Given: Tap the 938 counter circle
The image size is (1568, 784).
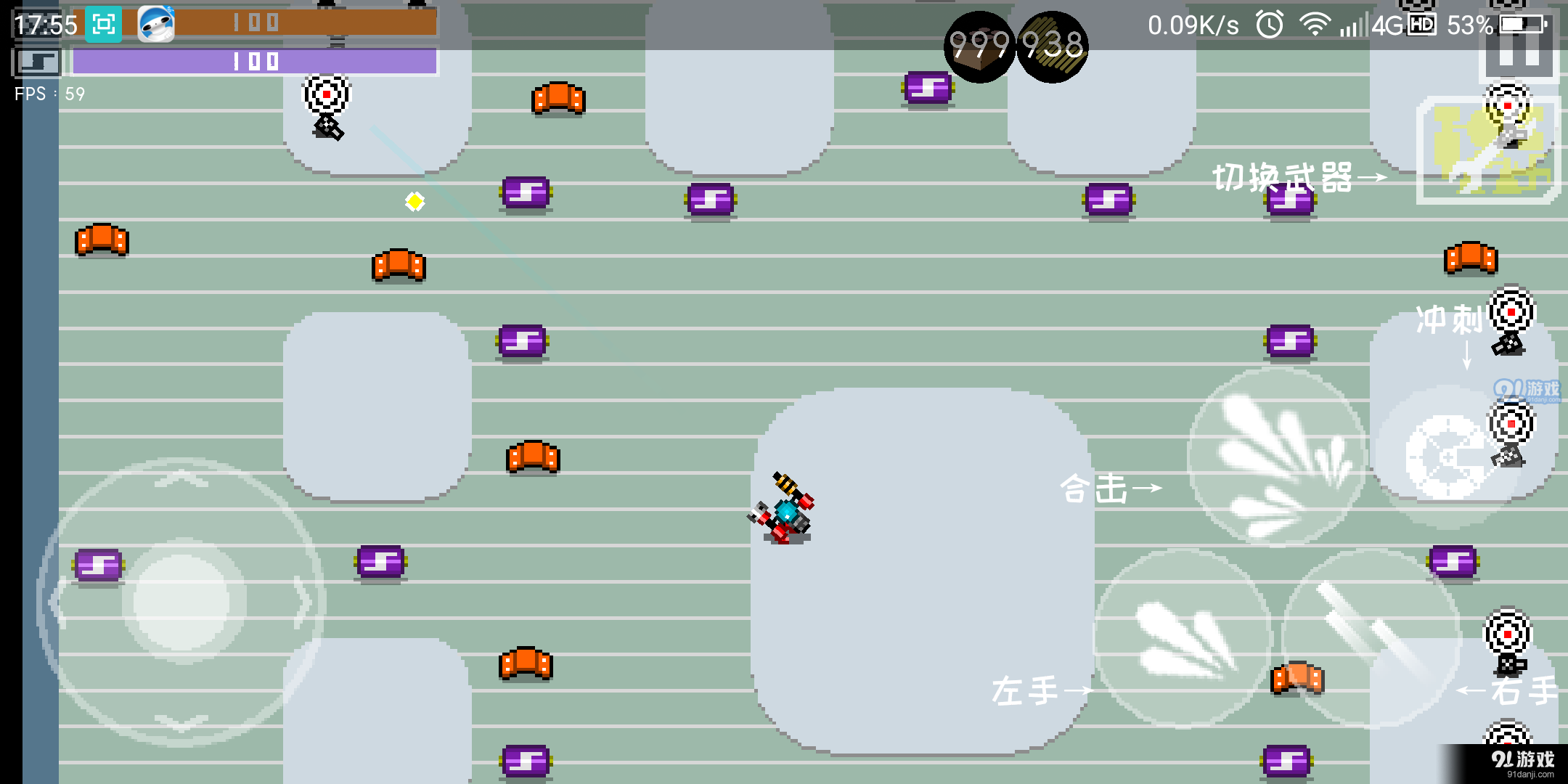Looking at the screenshot, I should pyautogui.click(x=1051, y=47).
